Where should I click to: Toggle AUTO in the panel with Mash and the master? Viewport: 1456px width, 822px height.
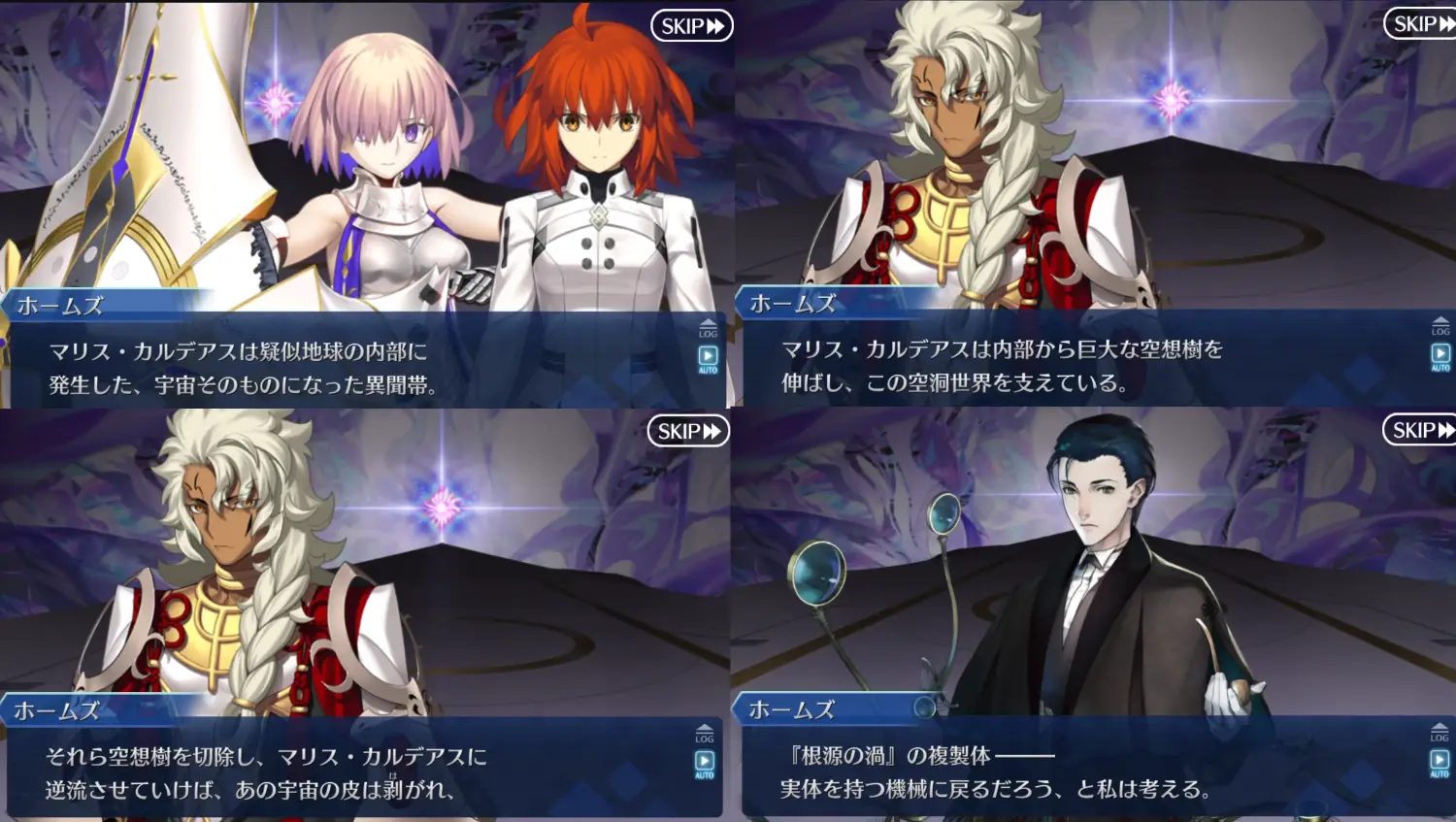click(708, 360)
